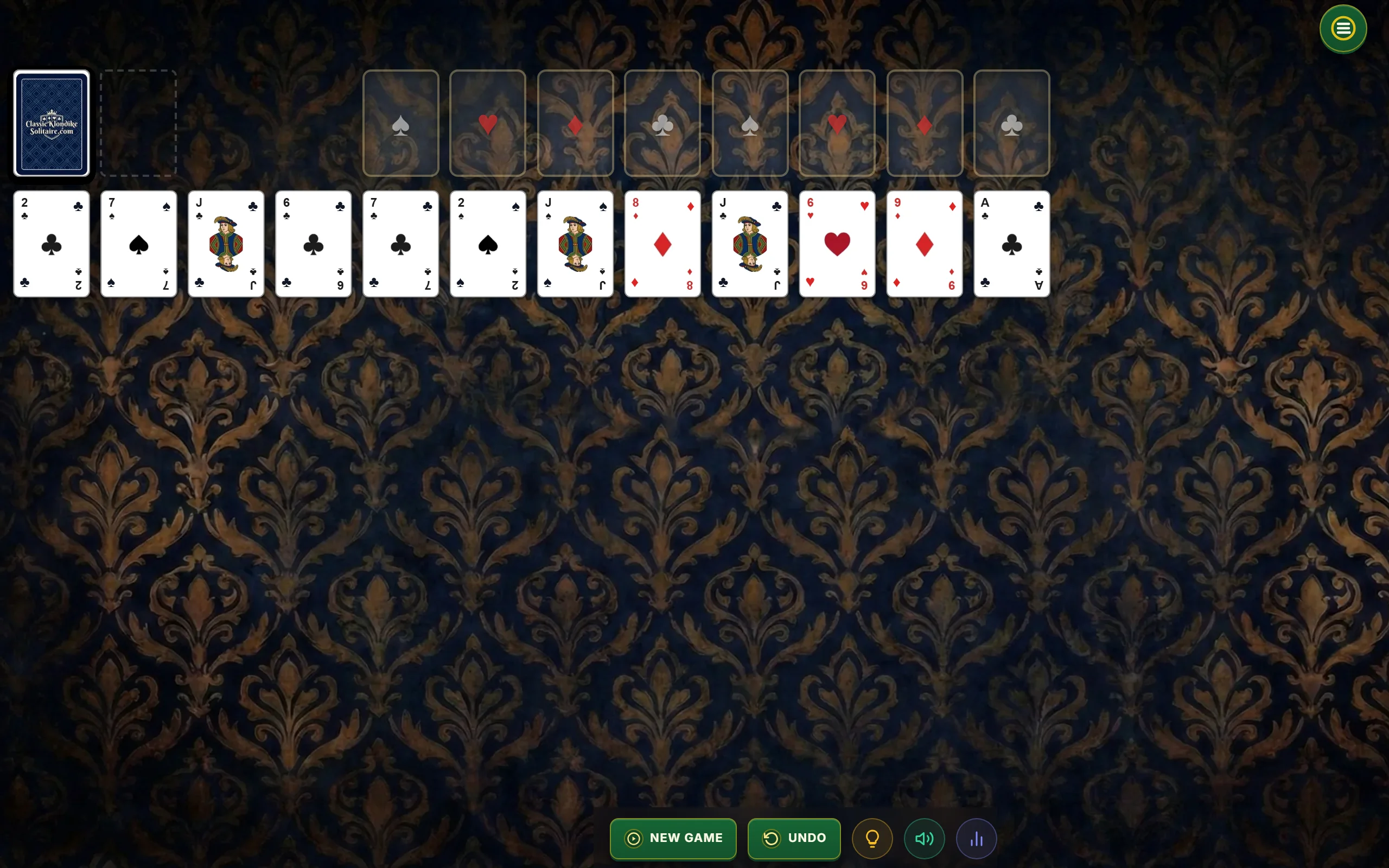Click the stock pile card back

[51, 122]
